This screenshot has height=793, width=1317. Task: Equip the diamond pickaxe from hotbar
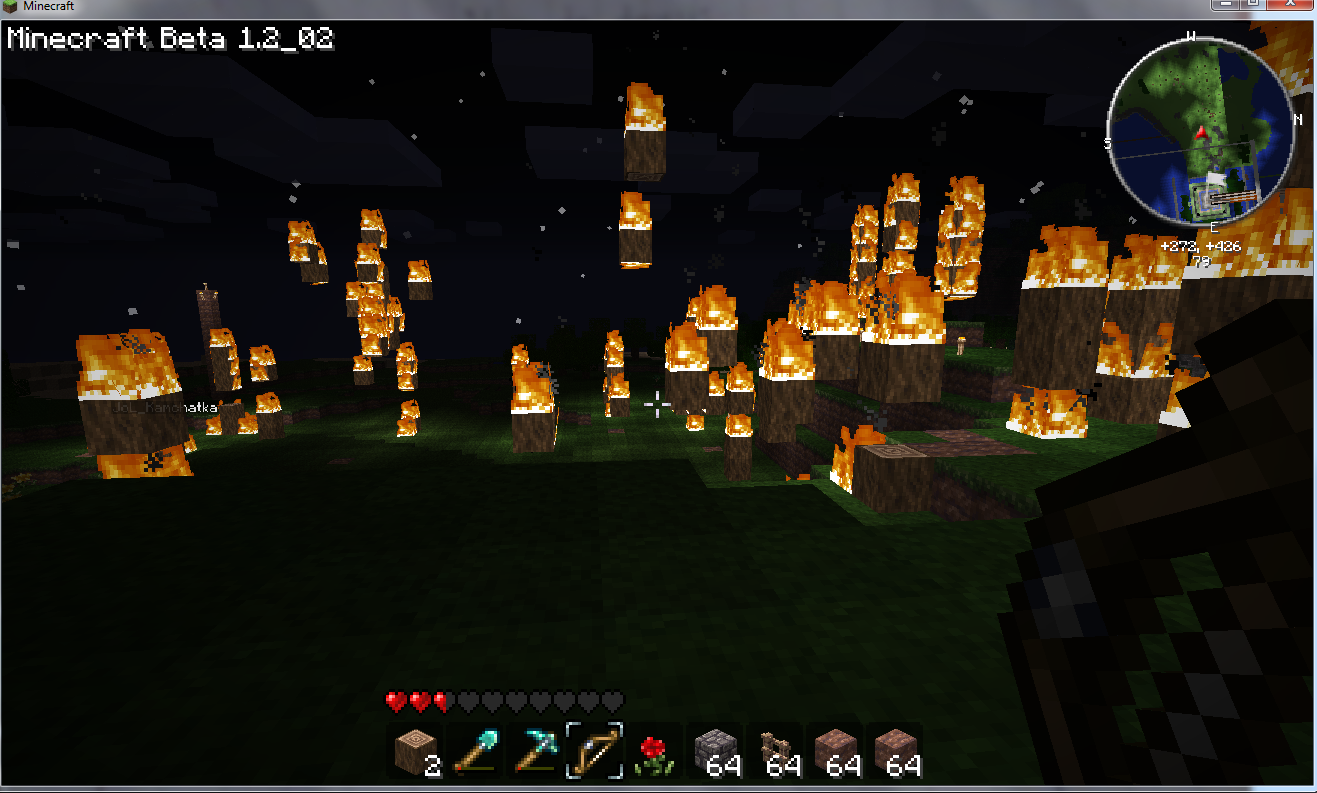pos(535,751)
